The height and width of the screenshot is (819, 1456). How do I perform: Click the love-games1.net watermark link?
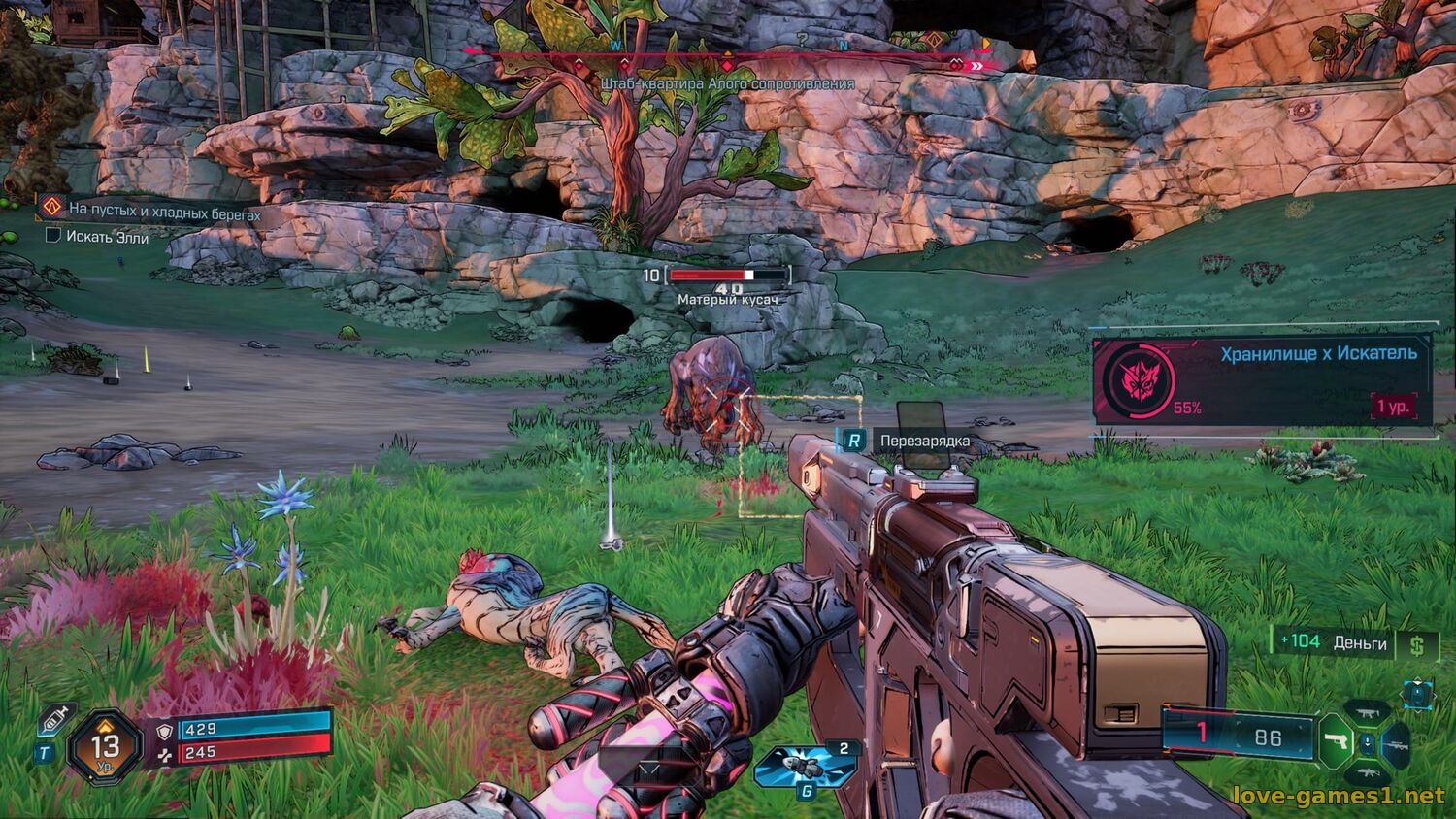[x=1338, y=796]
